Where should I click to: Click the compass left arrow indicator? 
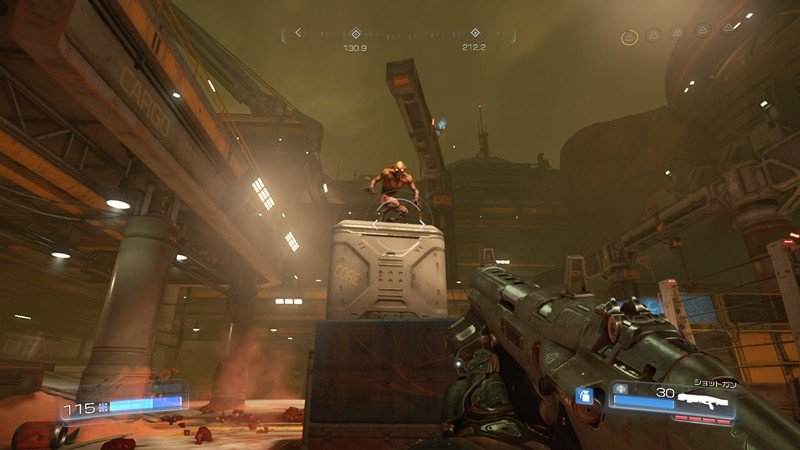click(x=296, y=34)
